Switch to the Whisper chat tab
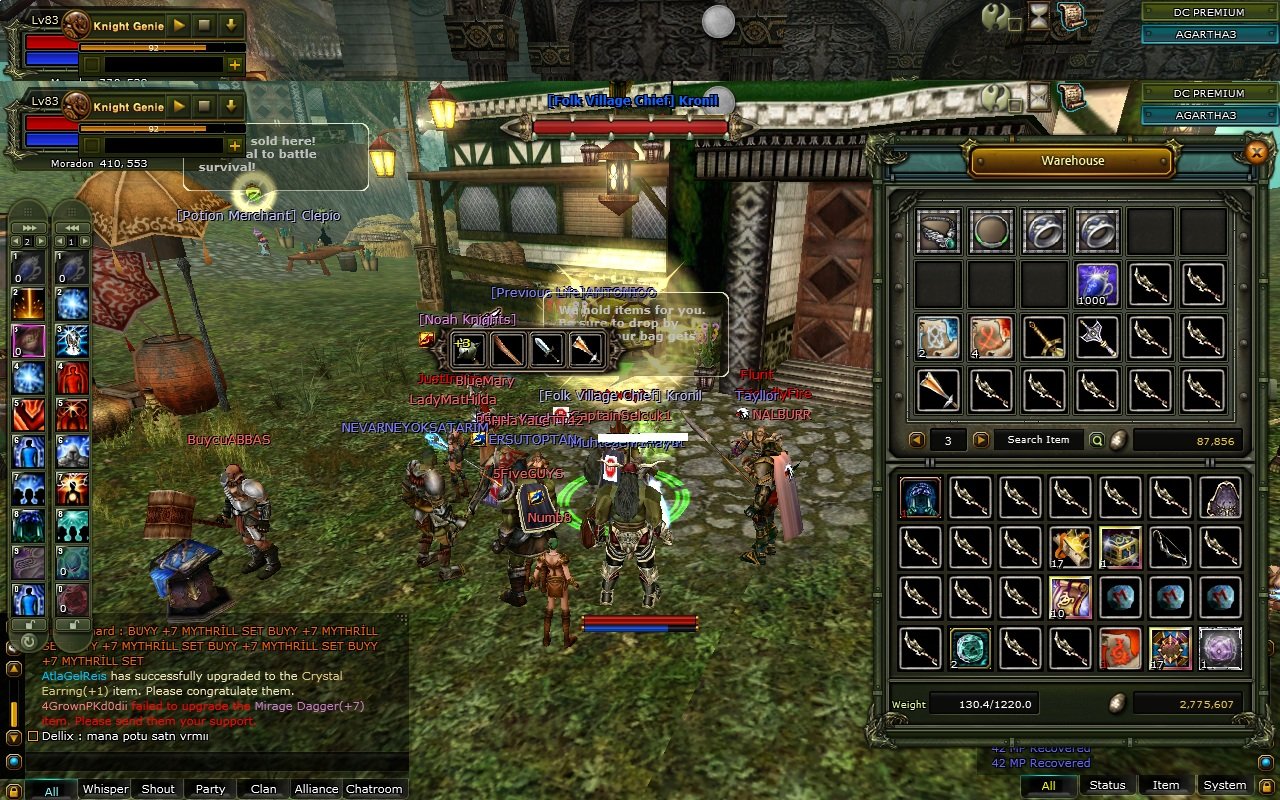Screen dimensions: 1280x800 coord(105,789)
